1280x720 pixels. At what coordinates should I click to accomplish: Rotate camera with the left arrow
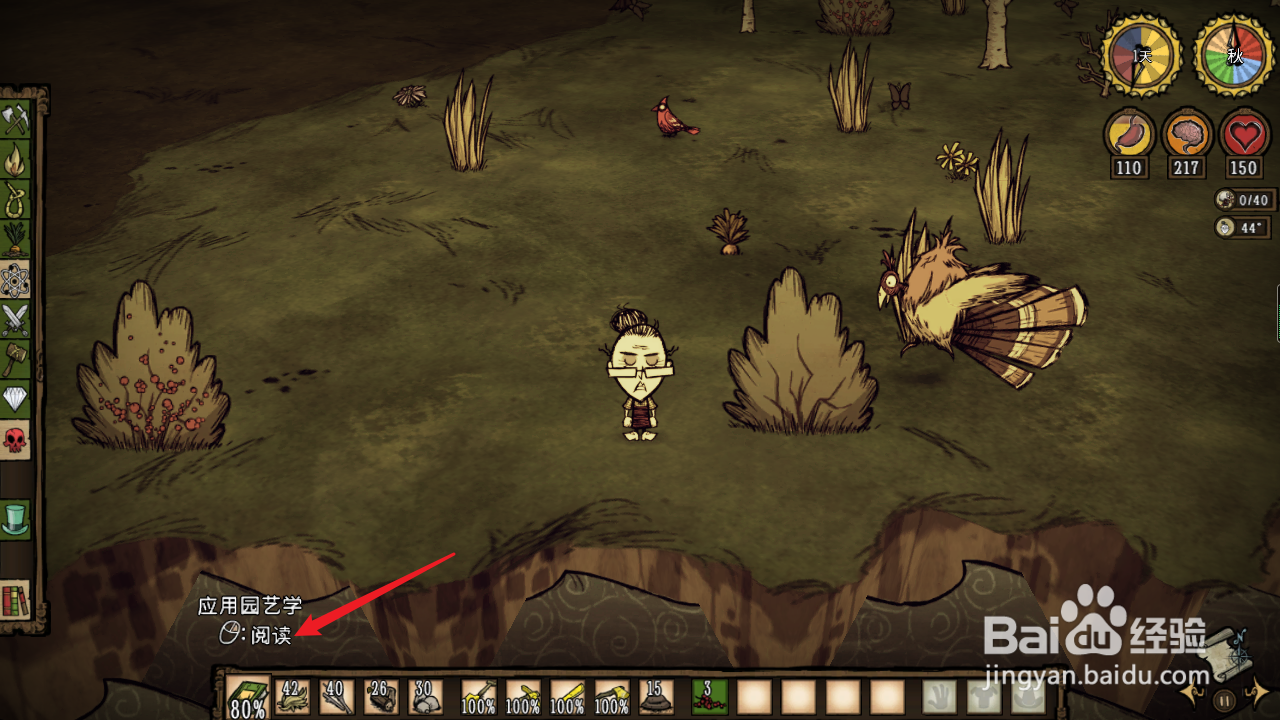[x=1192, y=691]
